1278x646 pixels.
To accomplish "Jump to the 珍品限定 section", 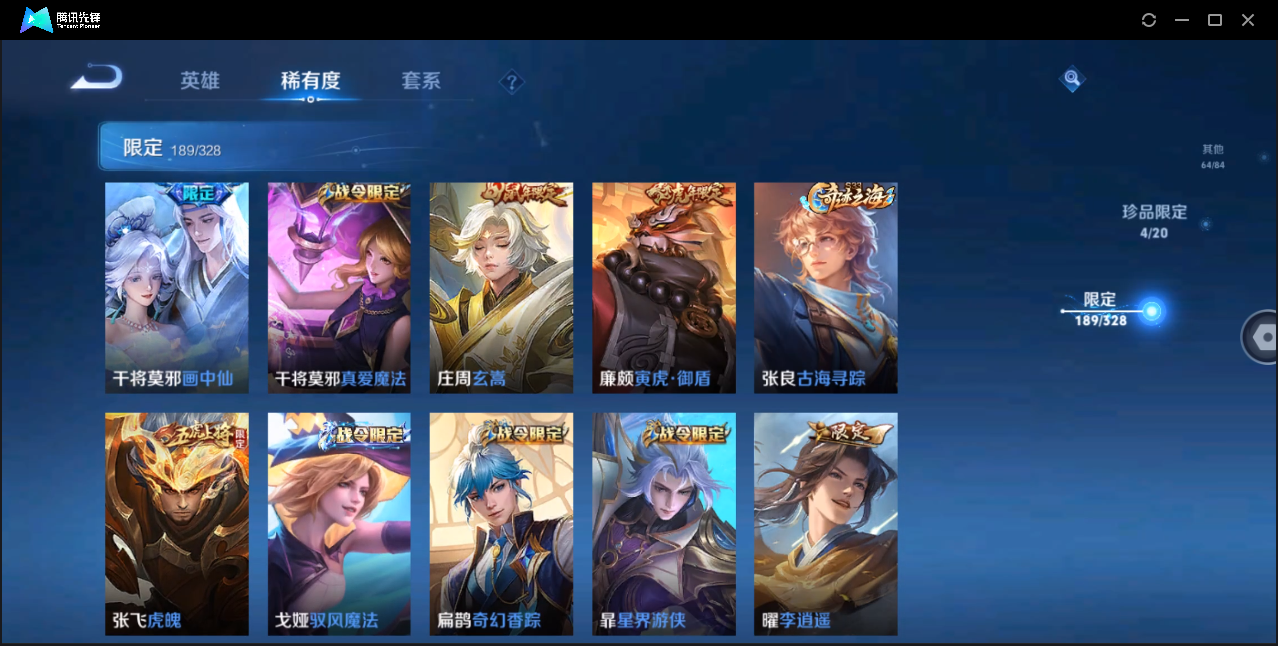I will [1154, 221].
